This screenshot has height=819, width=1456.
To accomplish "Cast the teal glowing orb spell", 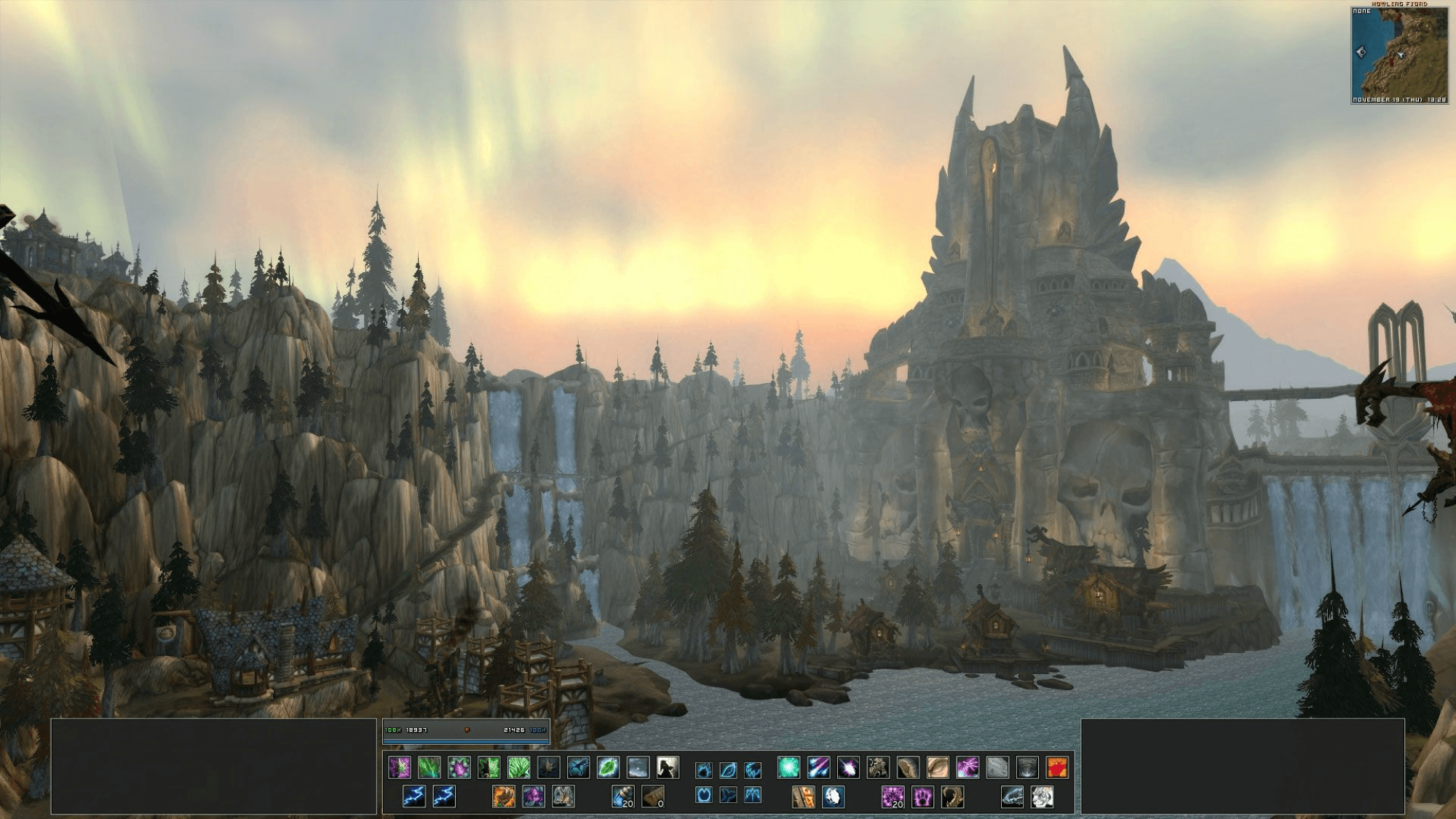I will [x=788, y=767].
